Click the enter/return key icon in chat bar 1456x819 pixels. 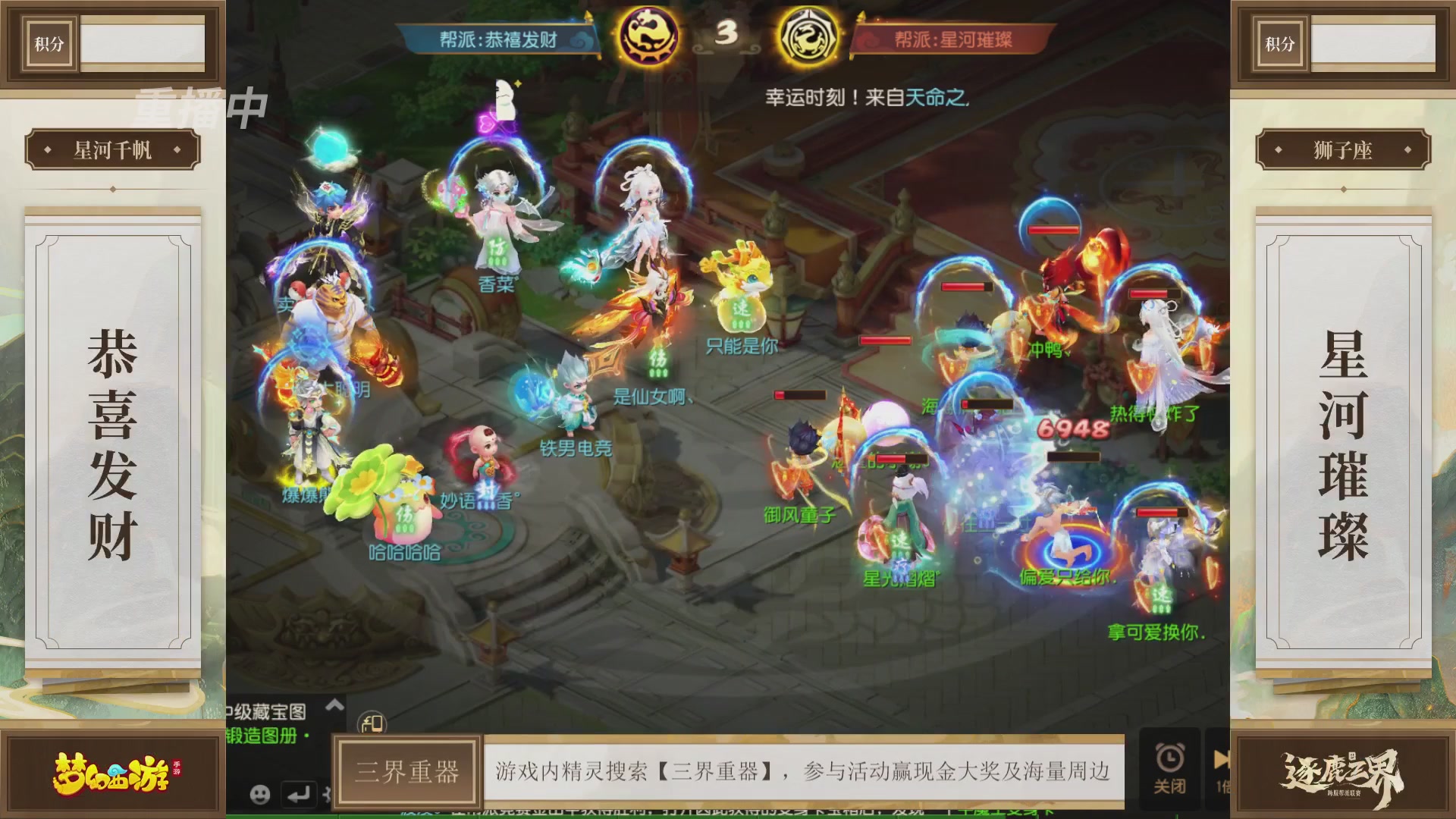click(x=300, y=795)
